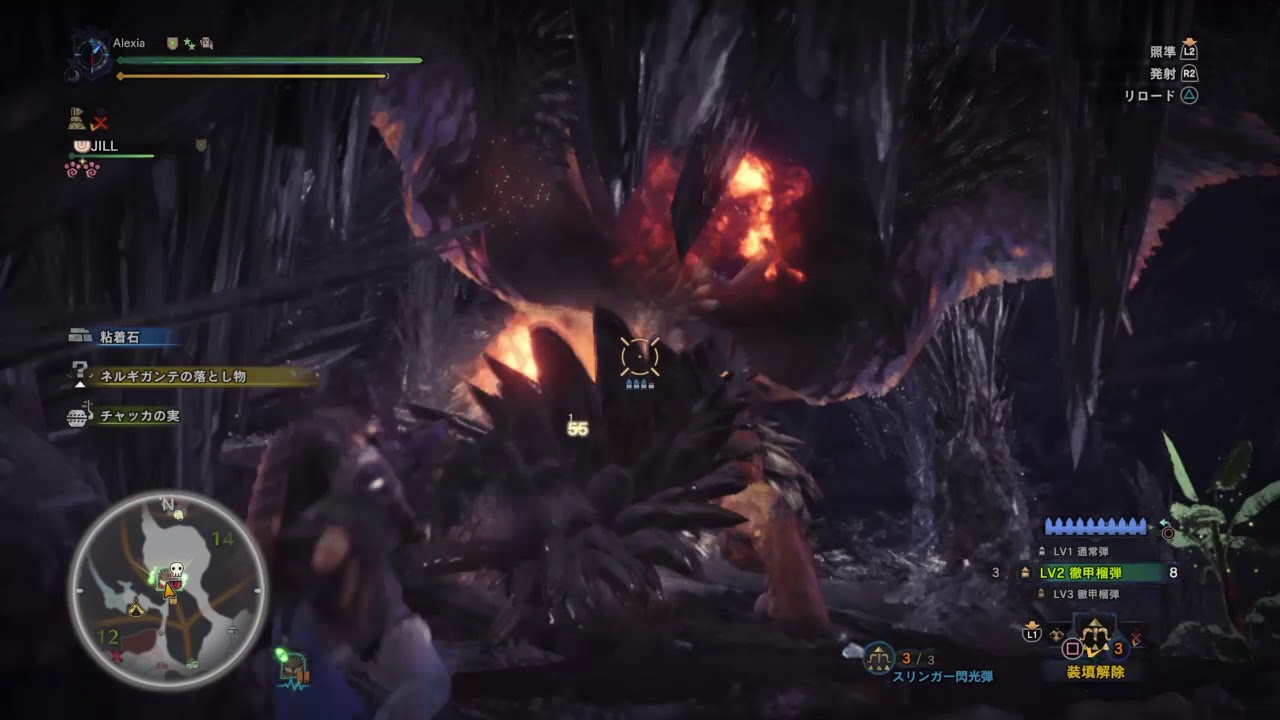Select the compass clock dial top-left
This screenshot has width=1280, height=720.
(91, 55)
